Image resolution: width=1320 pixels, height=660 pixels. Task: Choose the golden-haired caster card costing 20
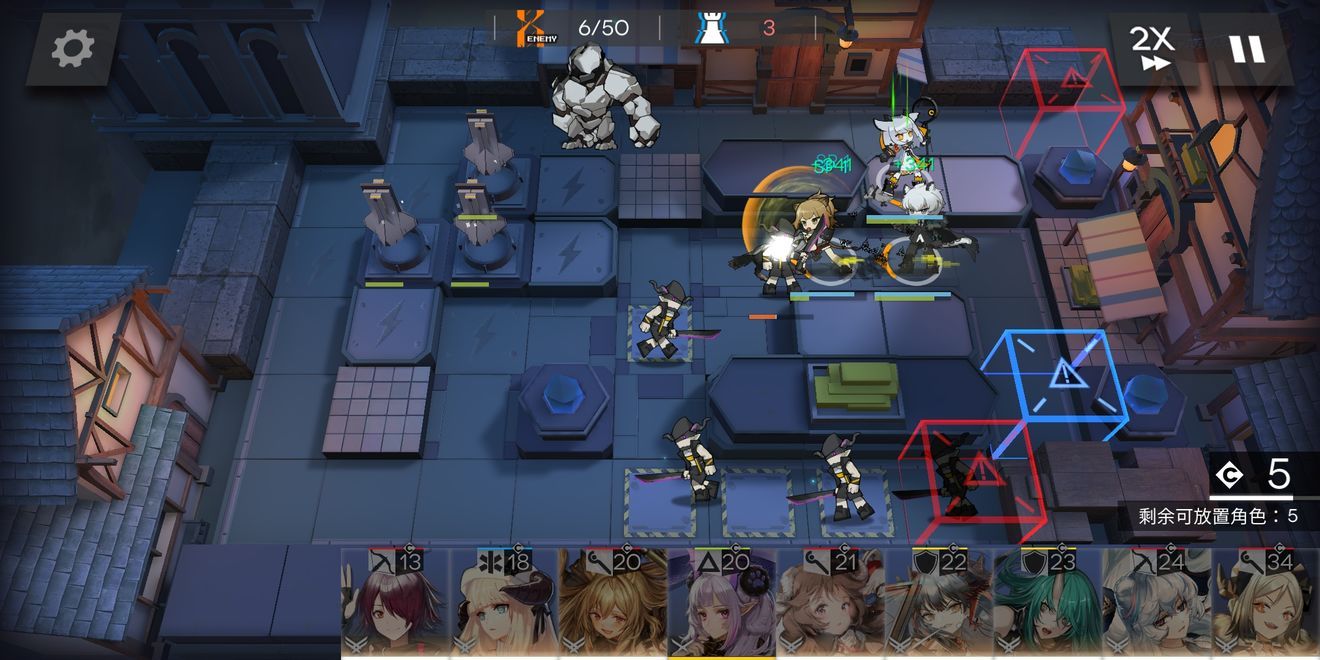[613, 602]
